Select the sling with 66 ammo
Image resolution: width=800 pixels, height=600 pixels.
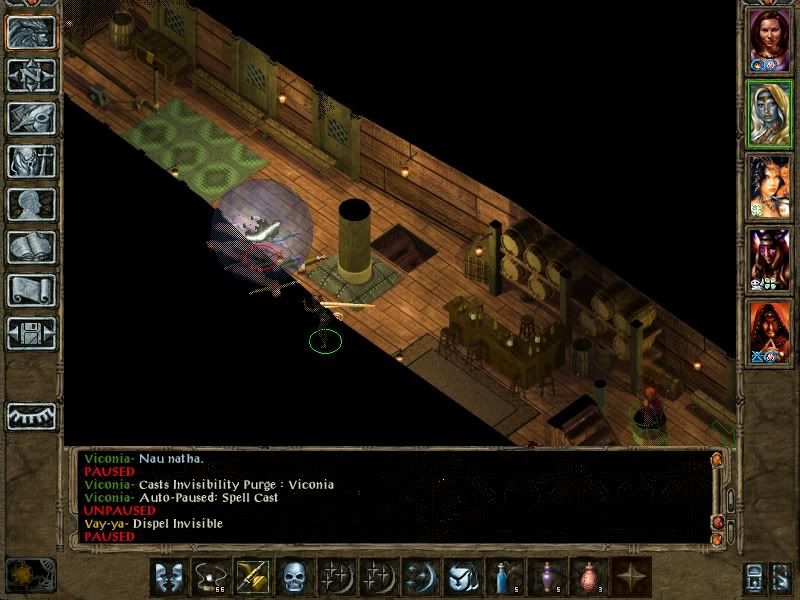[210, 577]
